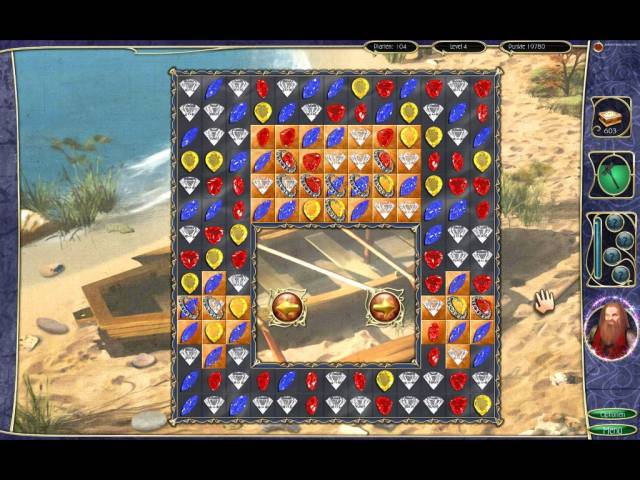Click the left arrow medallion button
The height and width of the screenshot is (480, 640).
click(x=288, y=307)
